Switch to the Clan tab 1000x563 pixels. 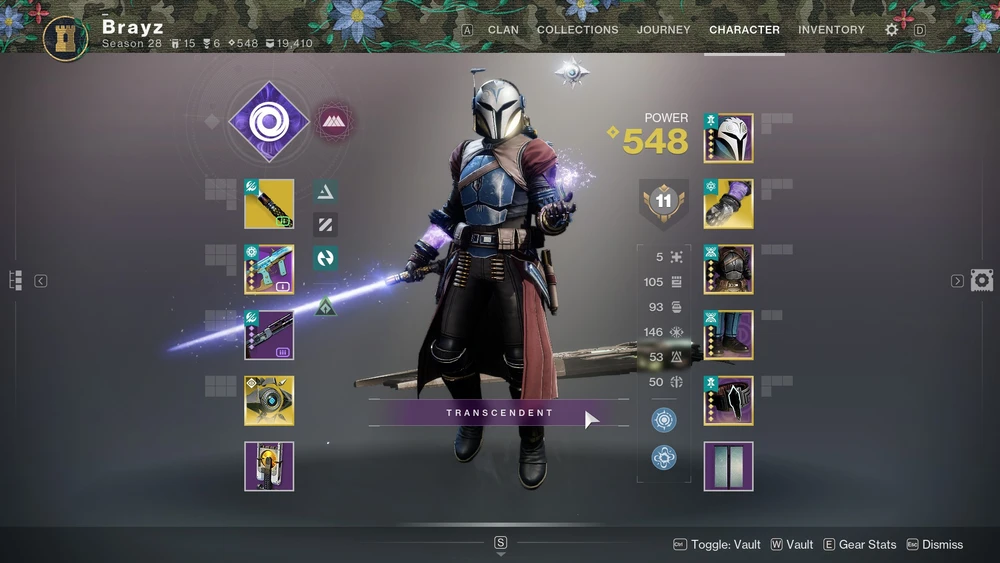point(503,30)
